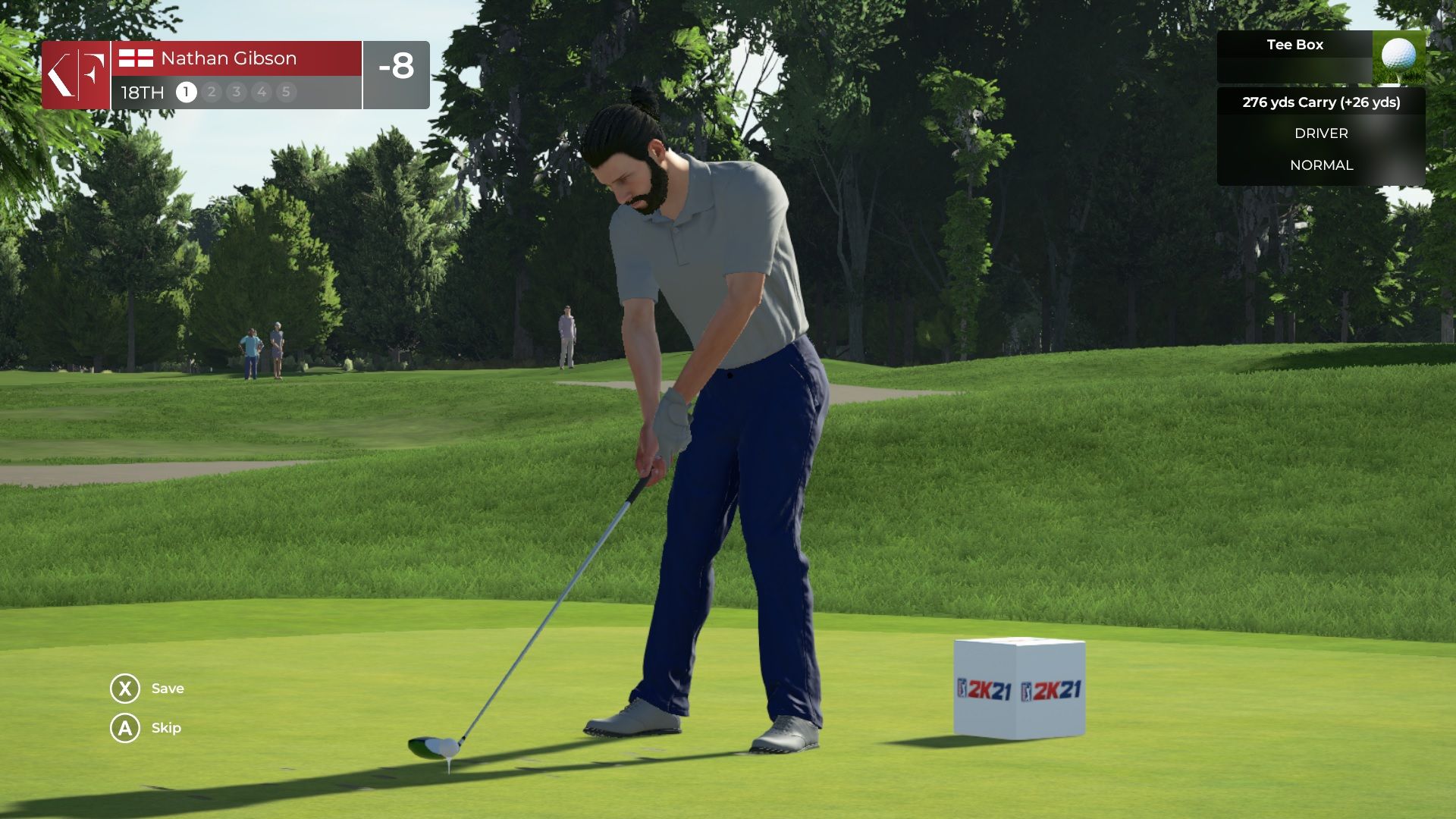The width and height of the screenshot is (1456, 819).
Task: Select shot attempt circle 3
Action: pos(235,93)
